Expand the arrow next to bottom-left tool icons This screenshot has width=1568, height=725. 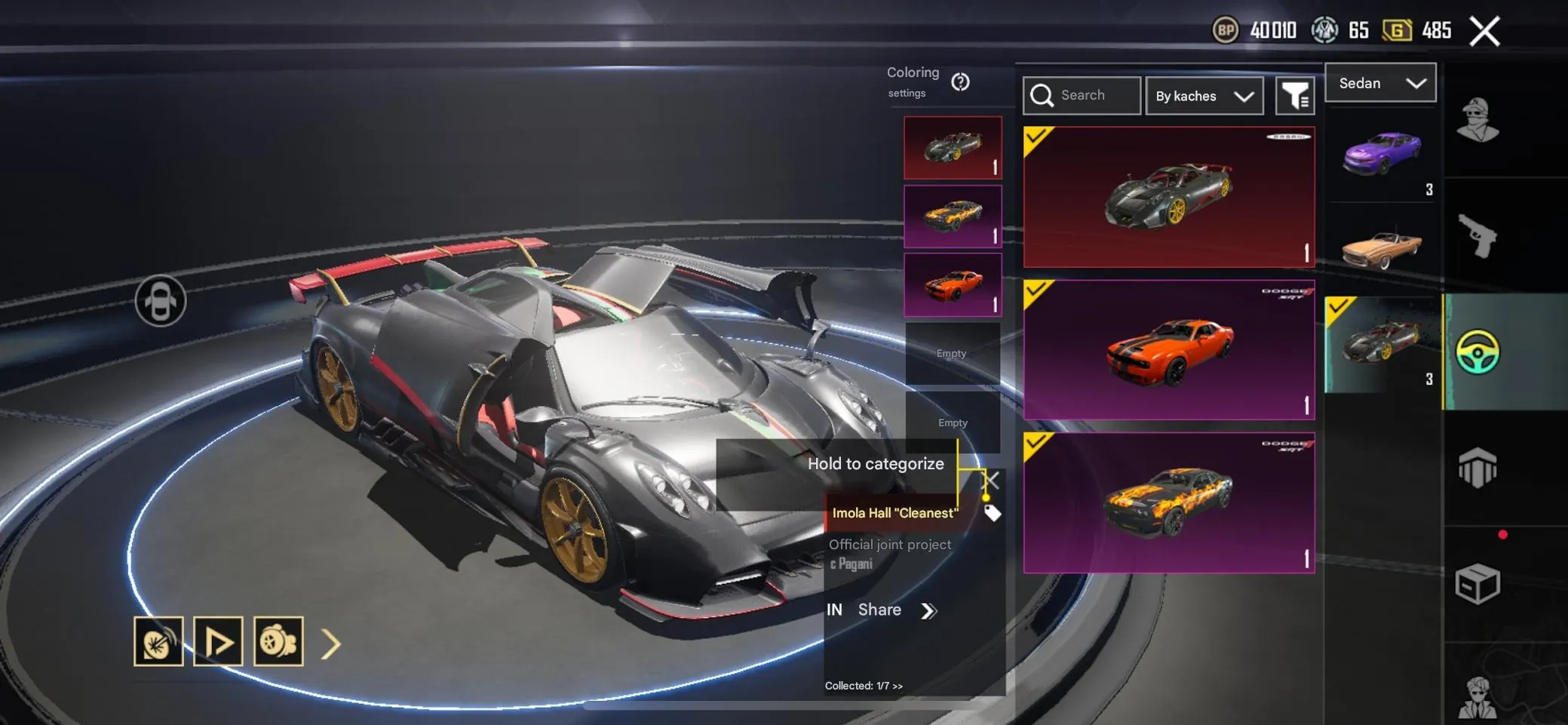(x=330, y=644)
